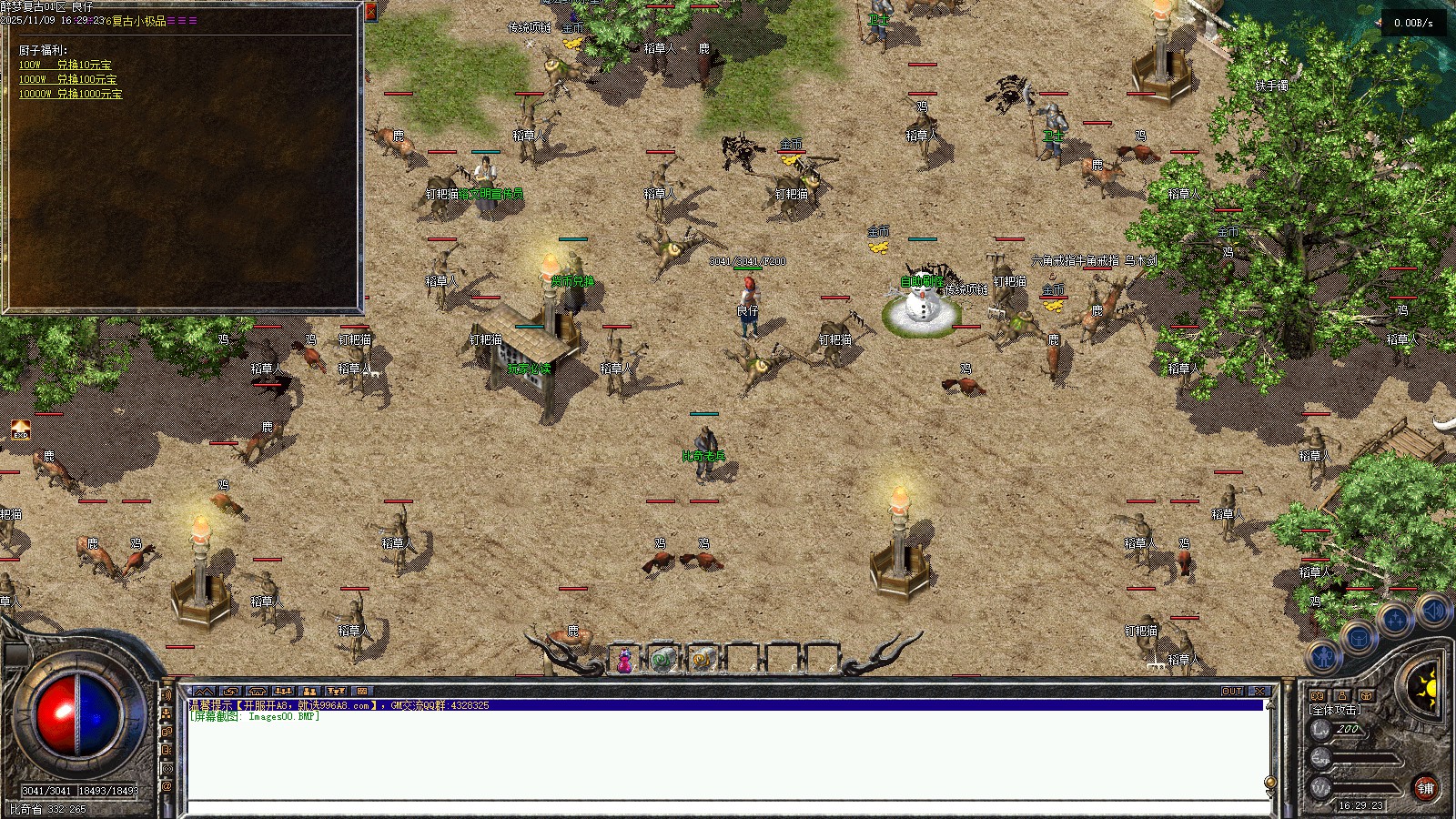The width and height of the screenshot is (1456, 819).
Task: Select the @ private chat channel icon
Action: point(167,786)
